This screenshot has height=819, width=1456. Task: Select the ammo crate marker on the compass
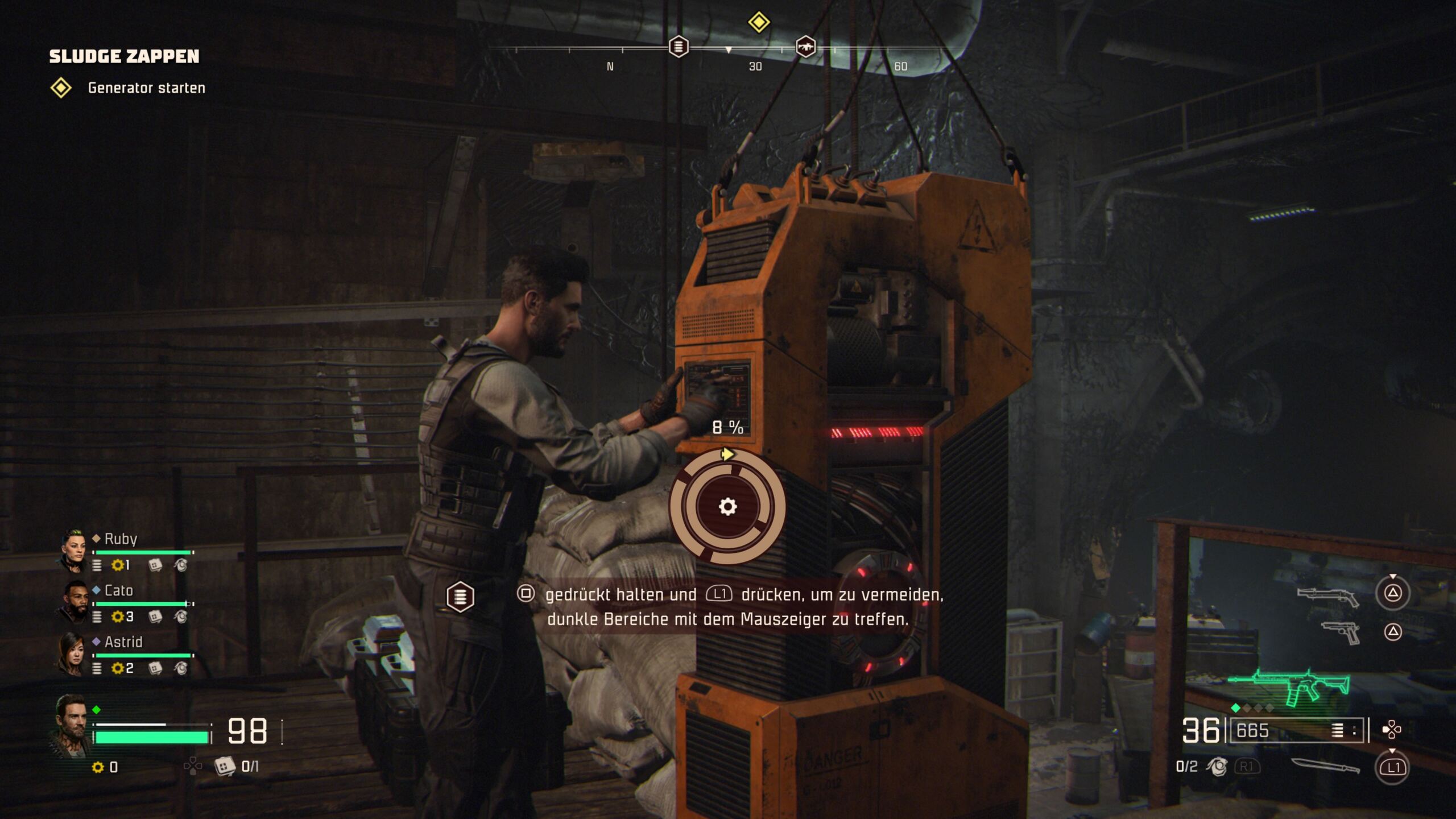click(x=678, y=47)
